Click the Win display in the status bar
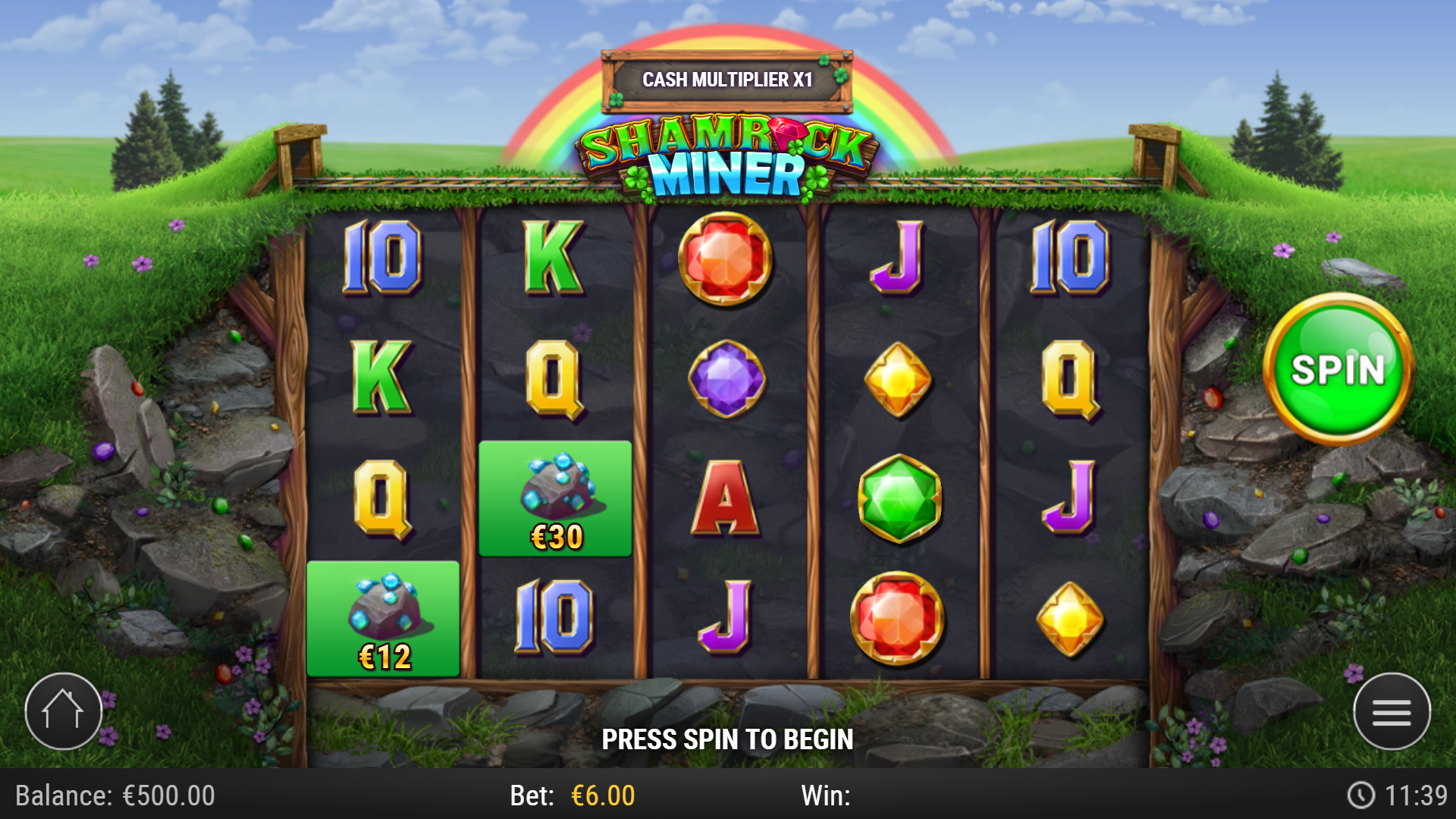The image size is (1456, 819). pyautogui.click(x=827, y=796)
